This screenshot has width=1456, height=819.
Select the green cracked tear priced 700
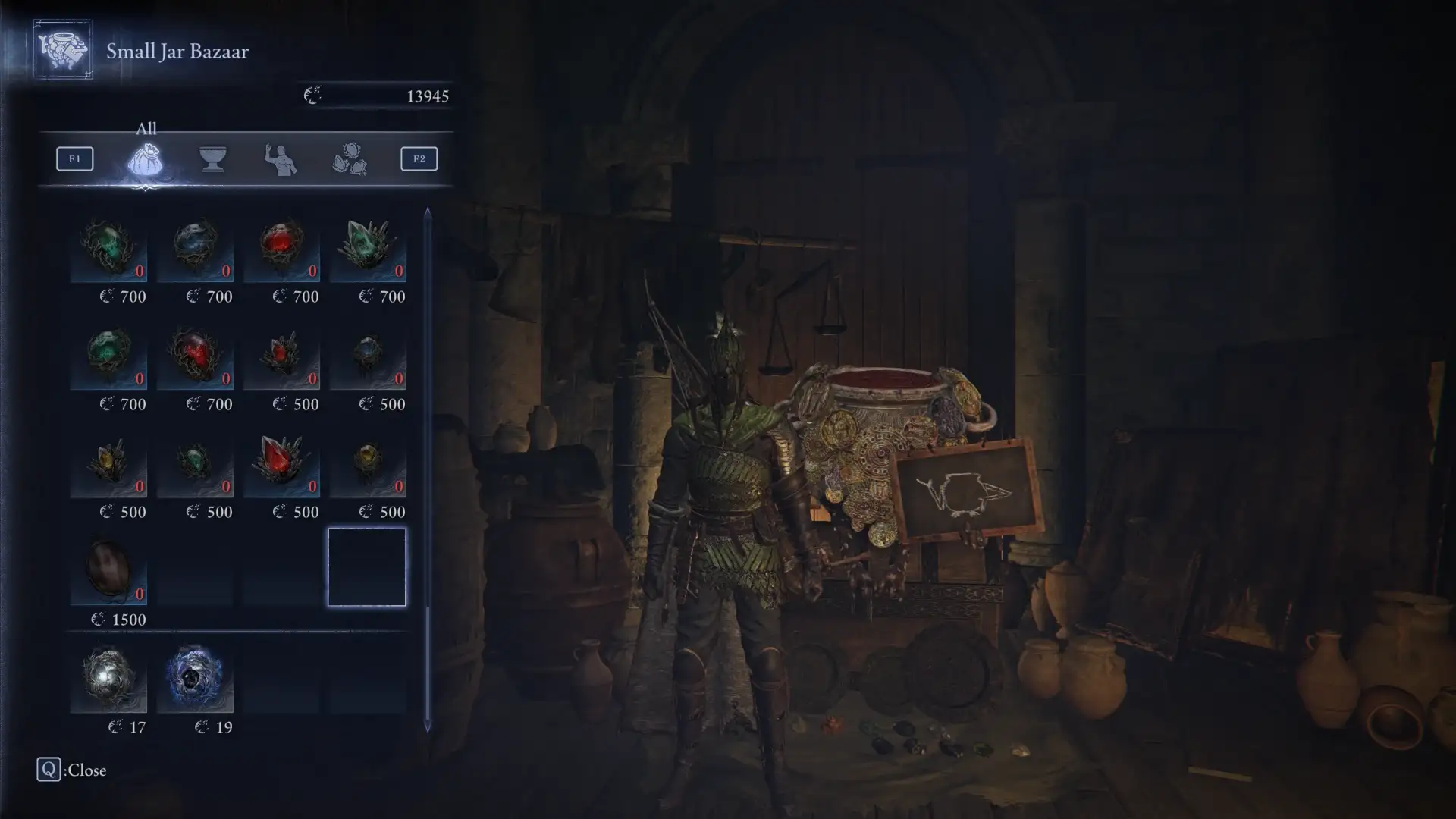[108, 249]
